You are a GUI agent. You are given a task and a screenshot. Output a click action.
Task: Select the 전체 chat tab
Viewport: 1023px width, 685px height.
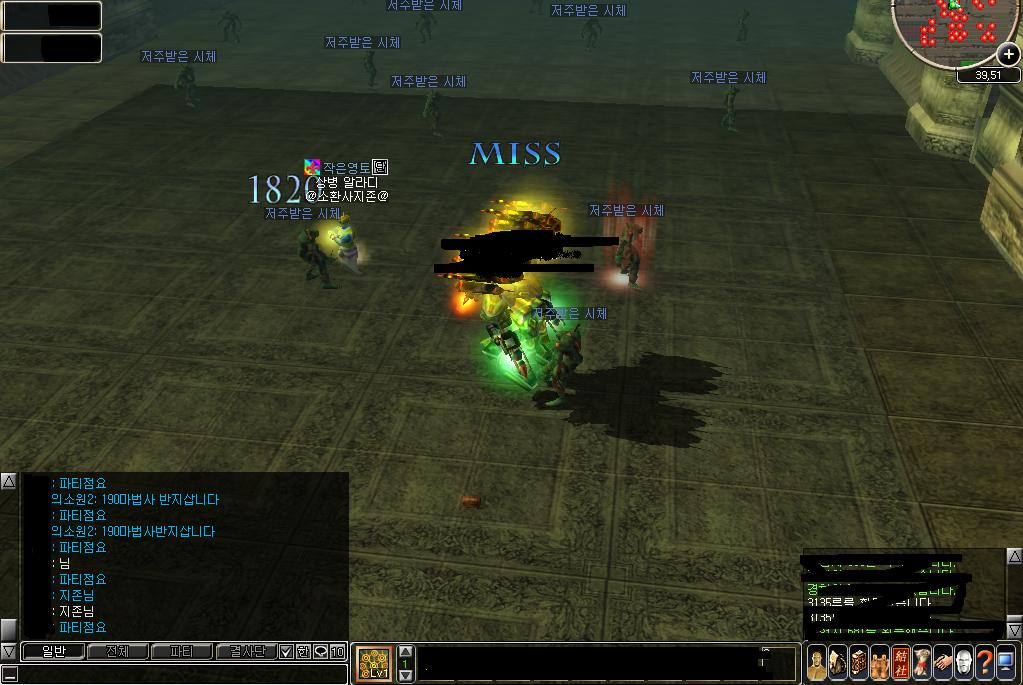point(117,652)
